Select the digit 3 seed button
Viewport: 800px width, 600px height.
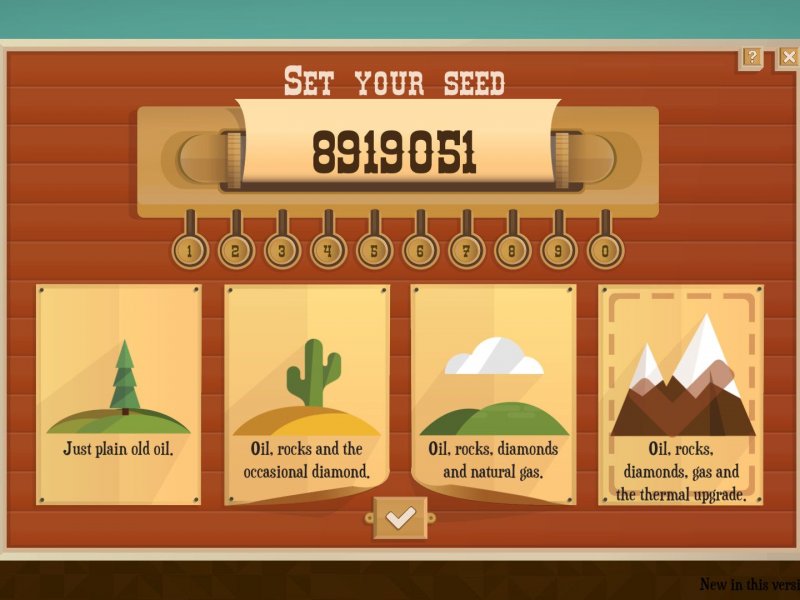click(282, 251)
